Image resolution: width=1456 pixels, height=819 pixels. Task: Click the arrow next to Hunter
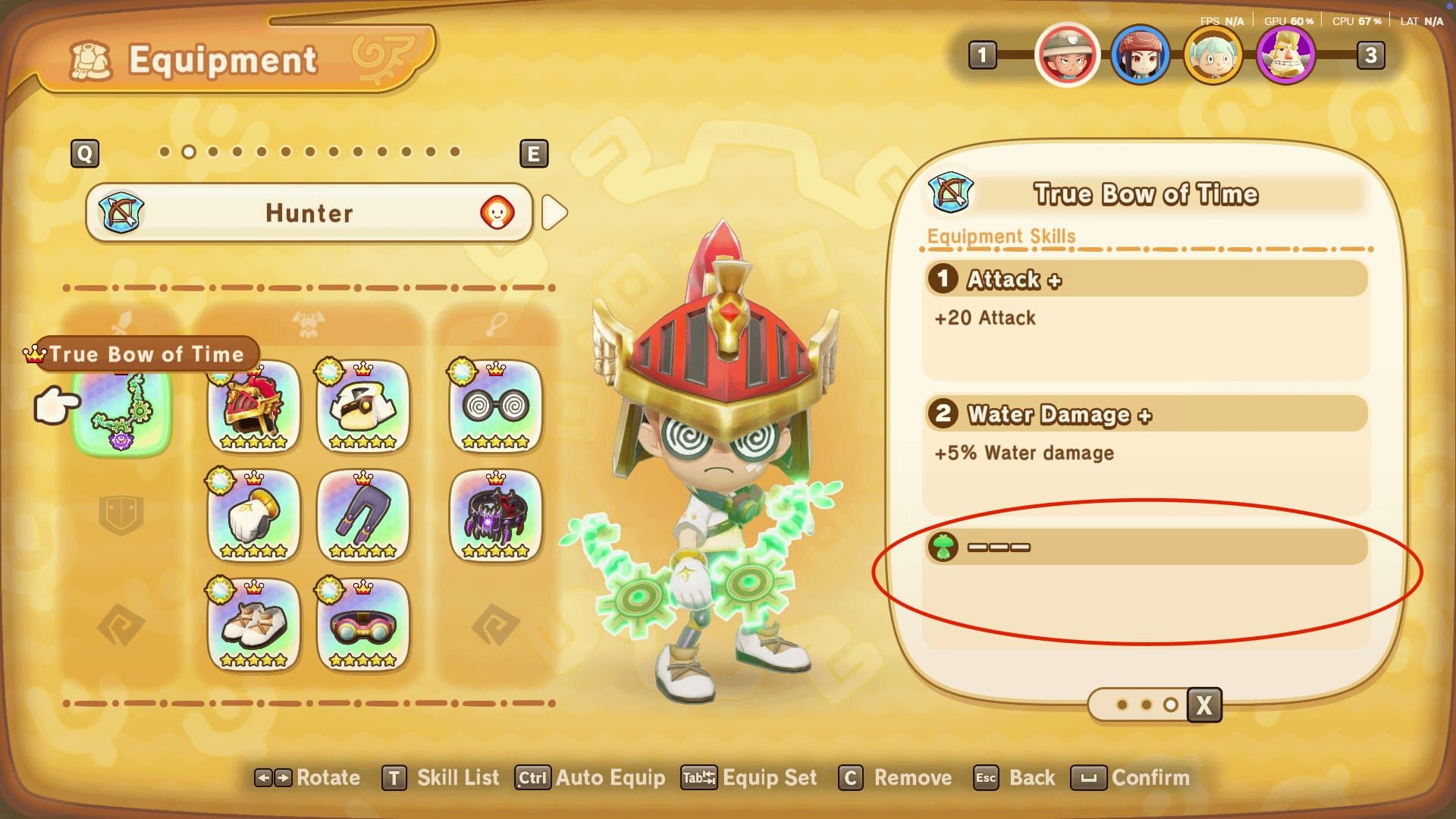[x=555, y=213]
